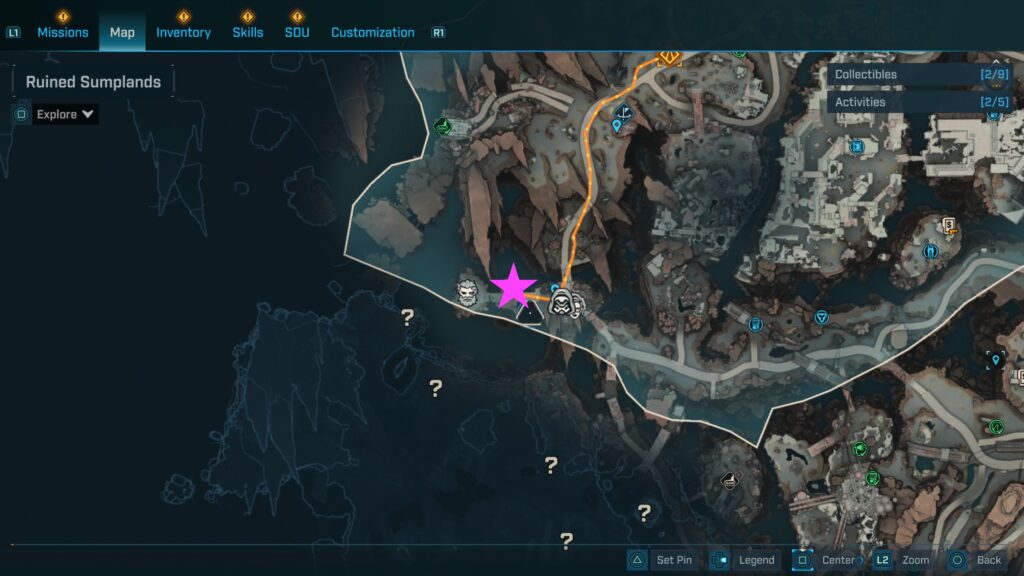Viewport: 1024px width, 576px height.
Task: Switch to the Missions tab
Action: point(62,32)
